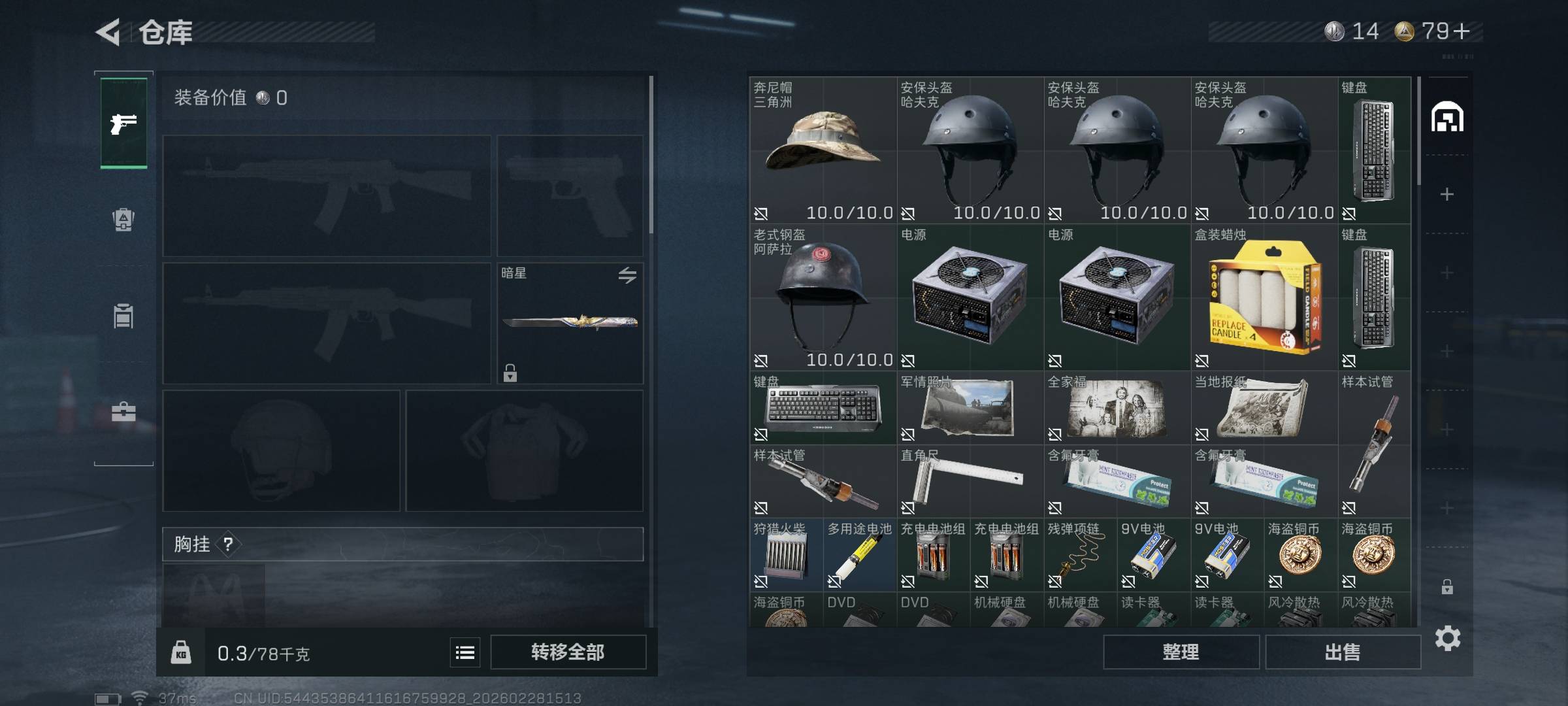Screen dimensions: 1568x706
Task: Select the 暗星 knife slot
Action: [x=570, y=323]
